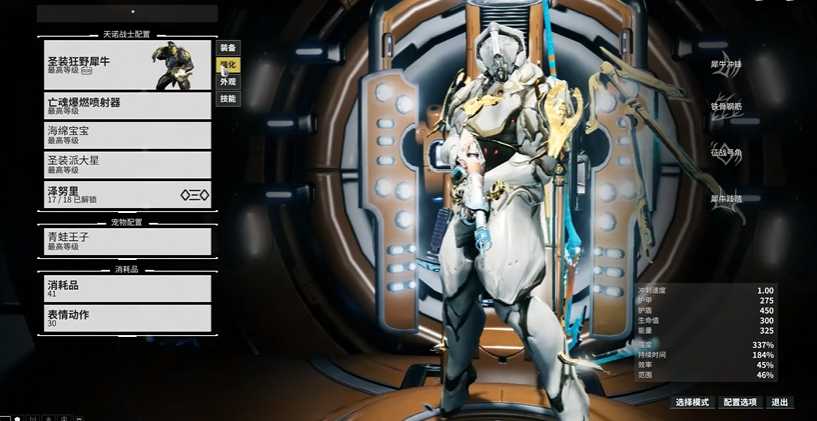Open the 青蛙王子 companion slot
This screenshot has width=817, height=421.
127,241
